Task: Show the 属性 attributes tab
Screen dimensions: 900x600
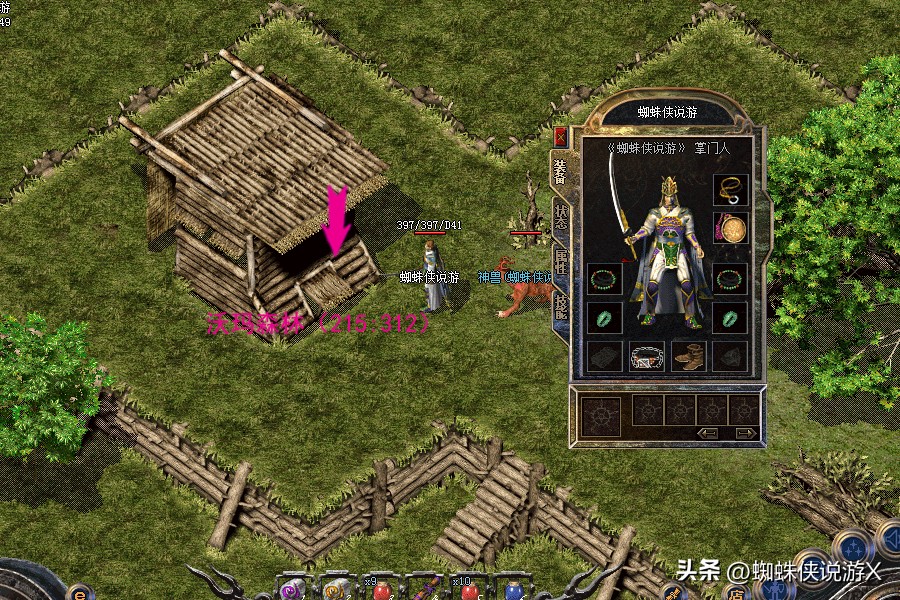Action: 560,264
